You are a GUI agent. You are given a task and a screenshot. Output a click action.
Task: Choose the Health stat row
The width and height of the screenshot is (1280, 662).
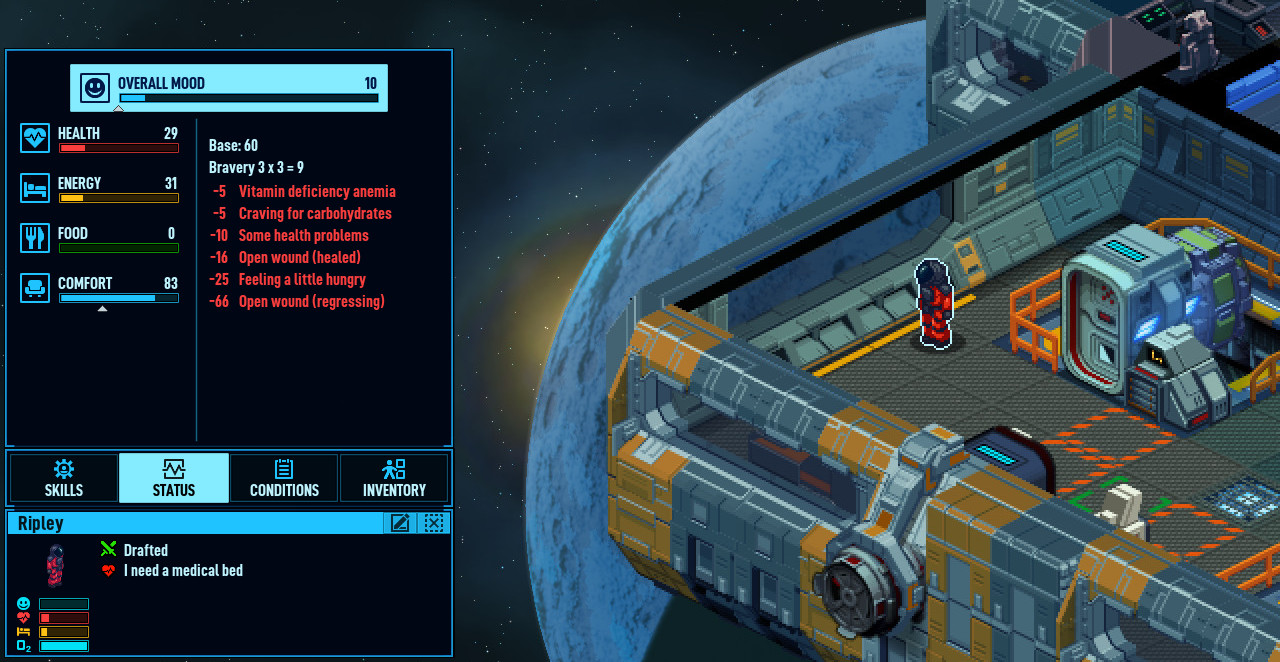click(x=100, y=138)
